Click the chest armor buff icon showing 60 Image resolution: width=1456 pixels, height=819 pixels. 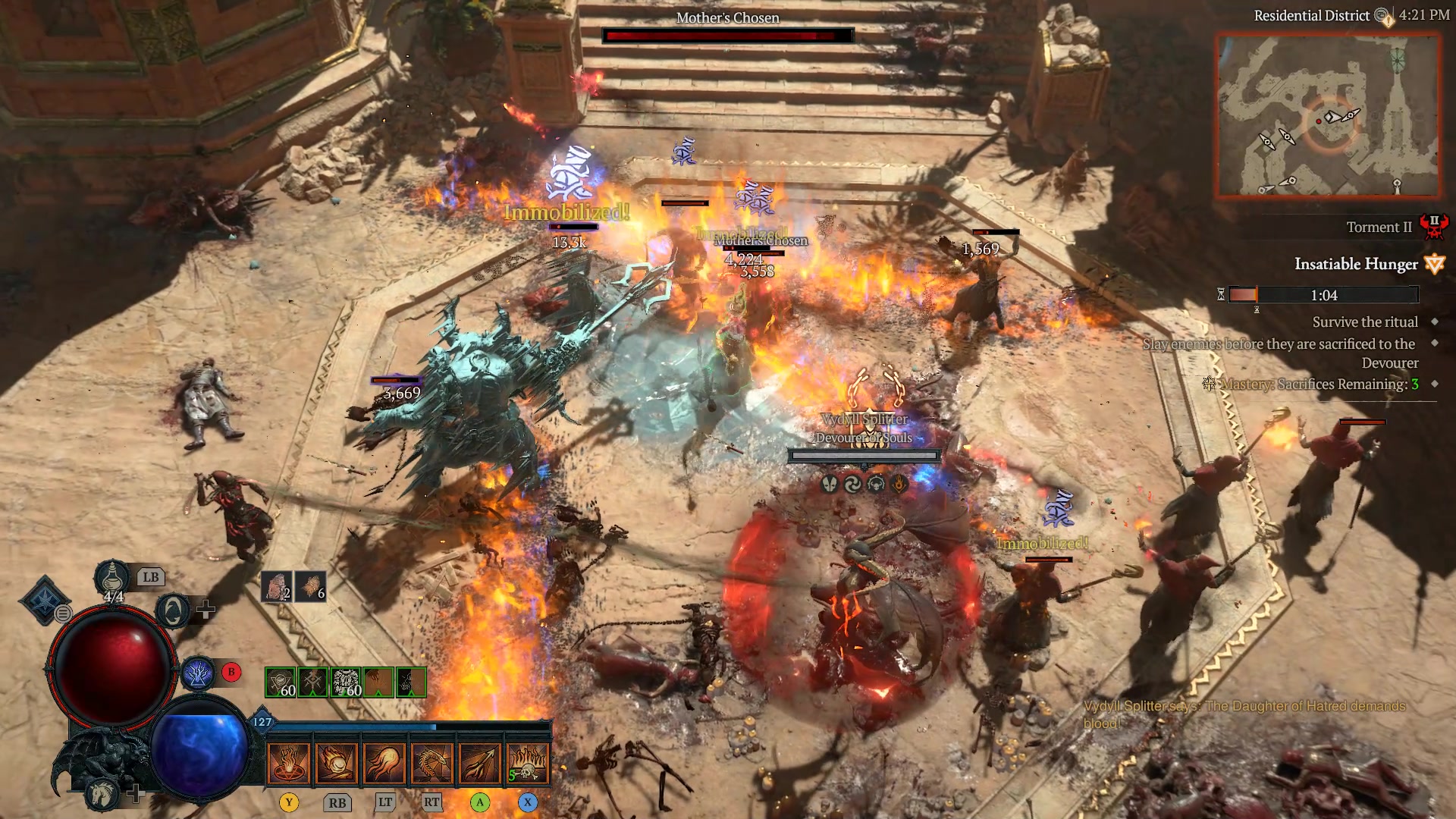click(x=347, y=682)
